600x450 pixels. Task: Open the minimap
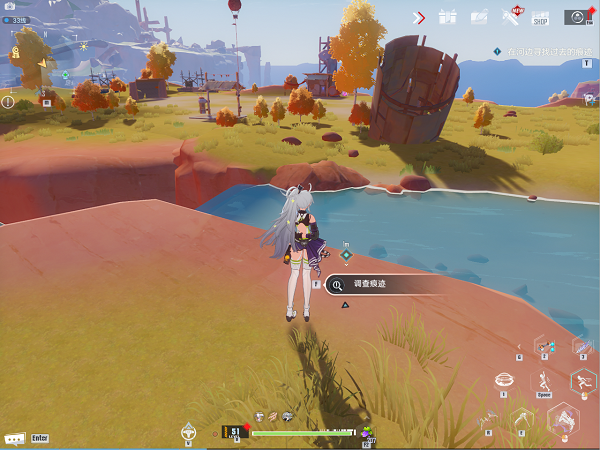click(40, 65)
